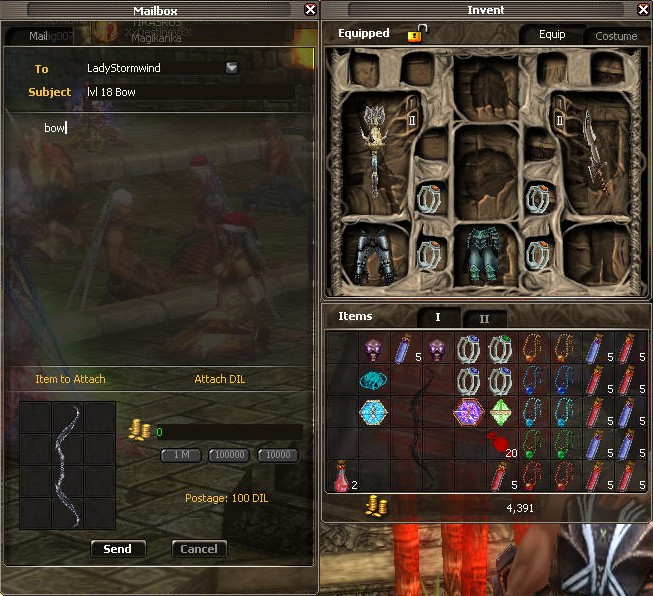The height and width of the screenshot is (596, 653).
Task: Send the mail to LadyStormwind
Action: coord(117,549)
